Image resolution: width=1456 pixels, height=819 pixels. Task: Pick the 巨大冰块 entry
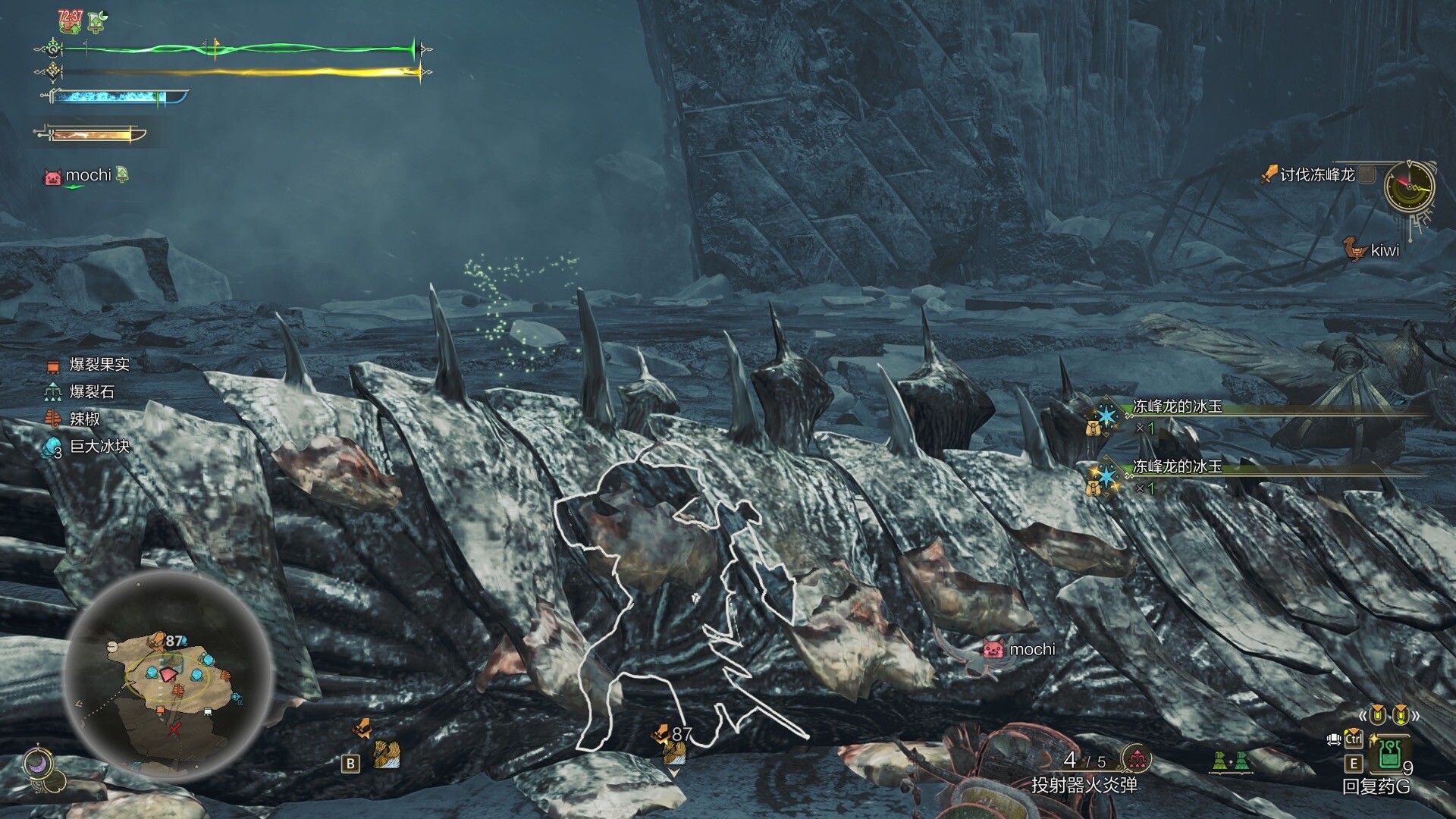(x=99, y=447)
